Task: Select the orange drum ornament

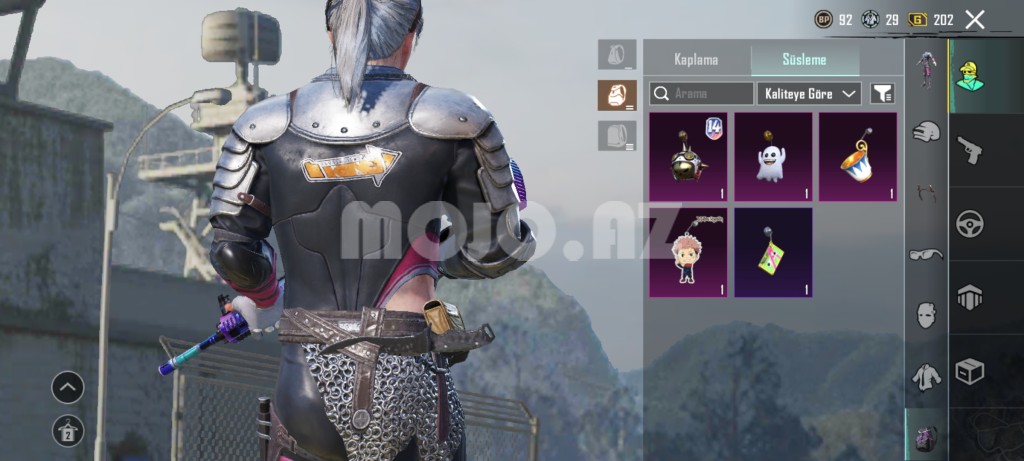Action: click(857, 157)
